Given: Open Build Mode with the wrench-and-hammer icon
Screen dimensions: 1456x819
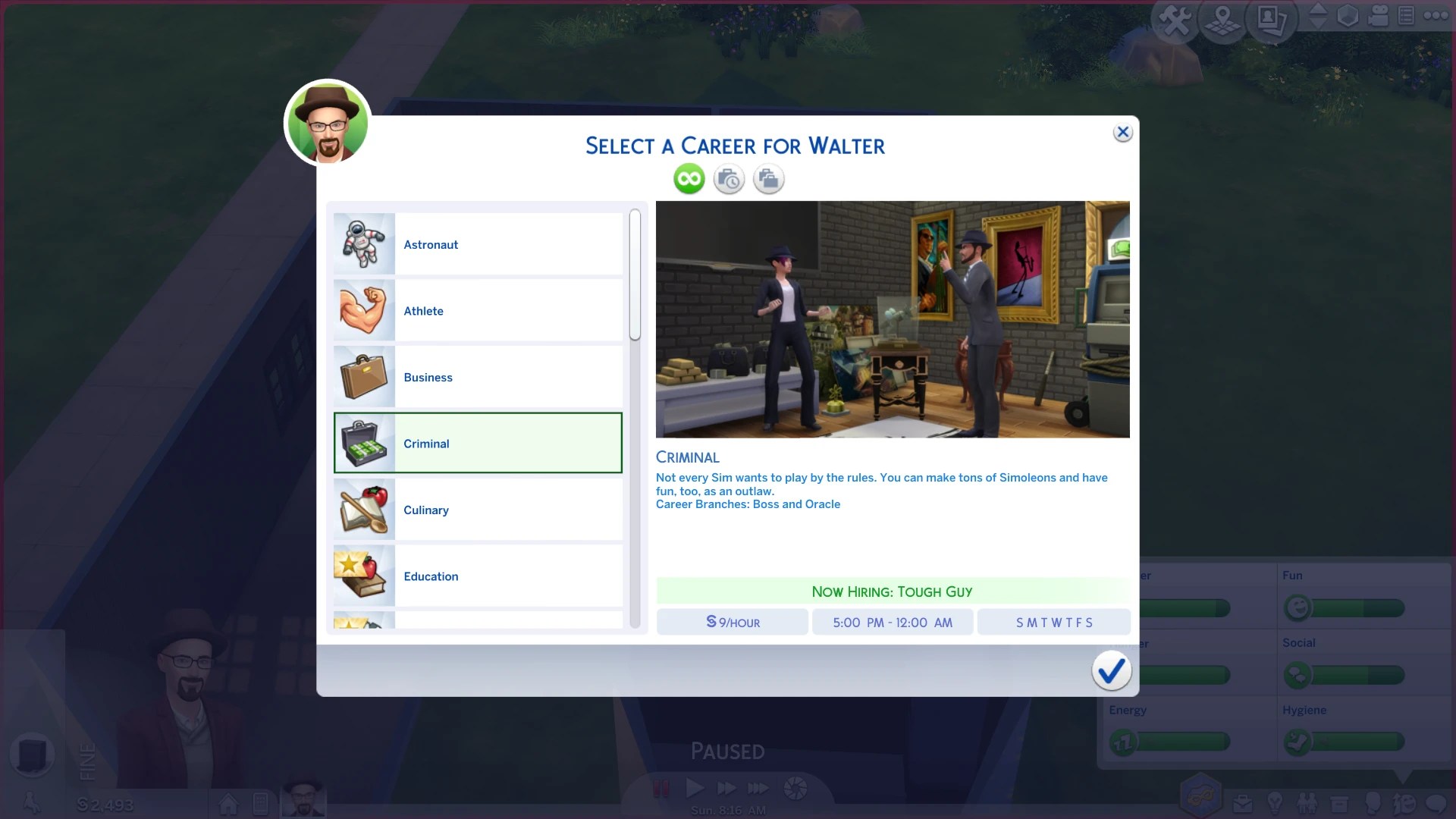Looking at the screenshot, I should [1175, 19].
